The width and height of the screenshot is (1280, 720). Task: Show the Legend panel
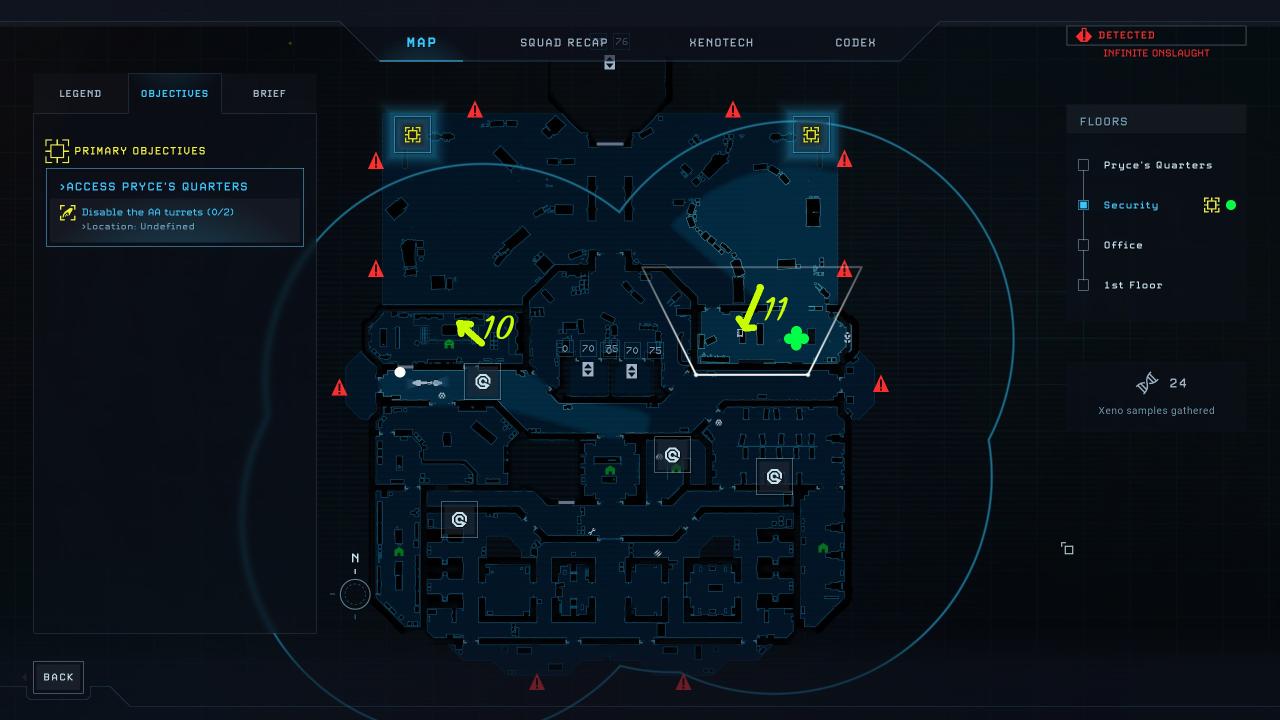click(80, 94)
